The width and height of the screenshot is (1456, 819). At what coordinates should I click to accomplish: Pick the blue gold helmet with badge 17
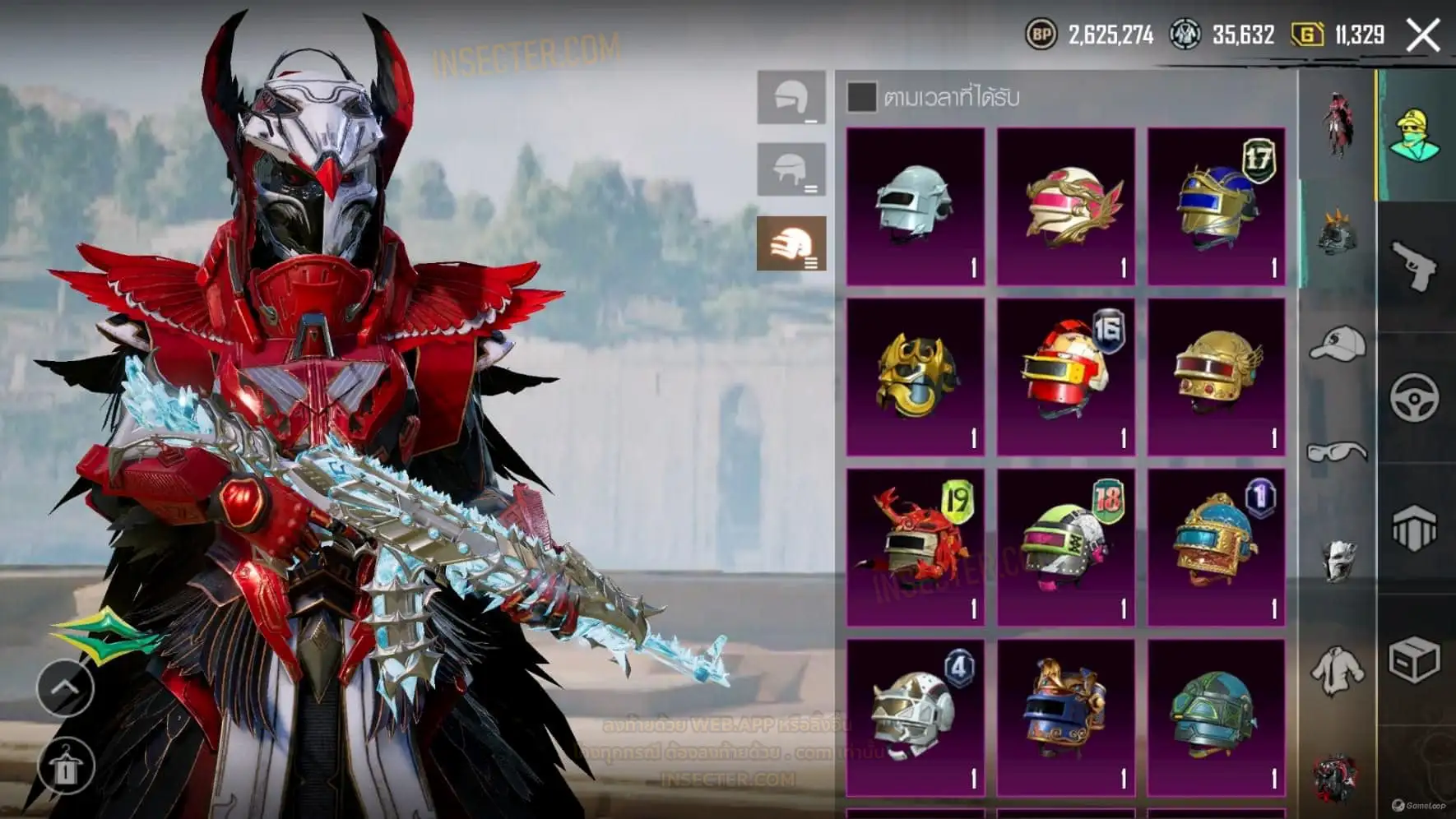[1217, 206]
